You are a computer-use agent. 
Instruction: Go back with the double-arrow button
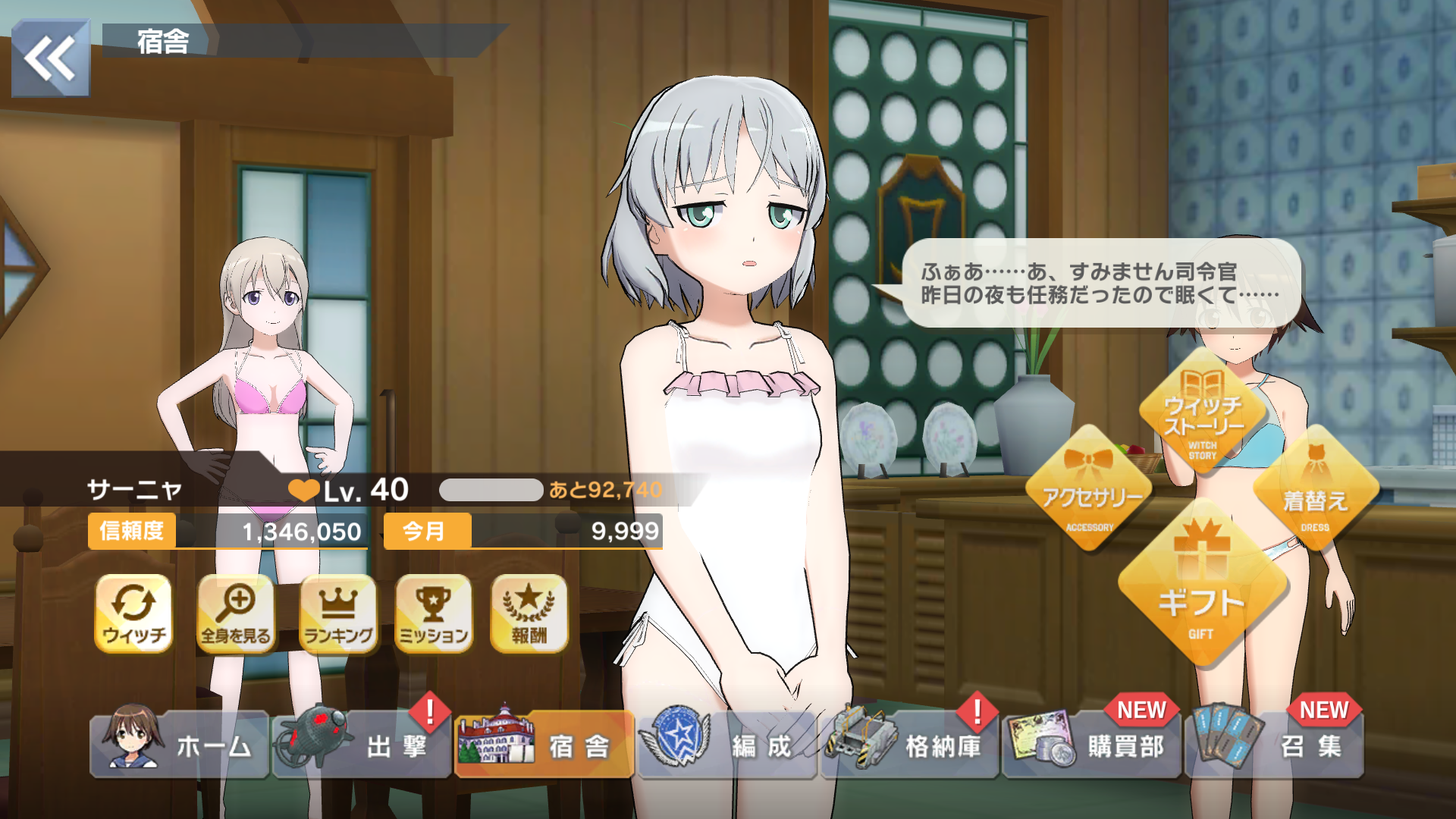tap(50, 58)
